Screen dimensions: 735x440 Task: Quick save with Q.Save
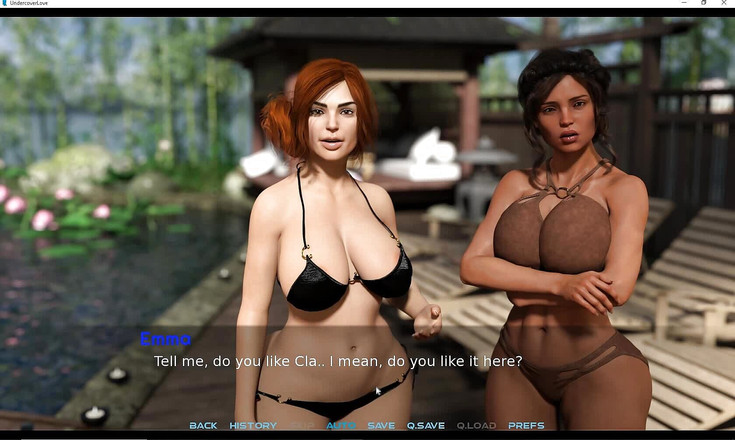click(426, 426)
